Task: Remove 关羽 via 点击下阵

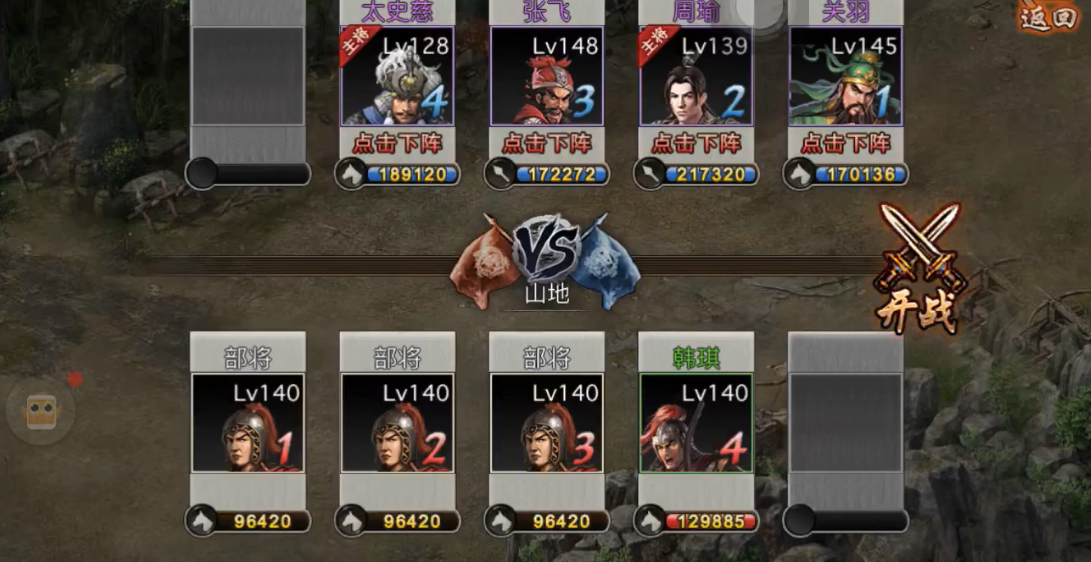Action: [846, 143]
